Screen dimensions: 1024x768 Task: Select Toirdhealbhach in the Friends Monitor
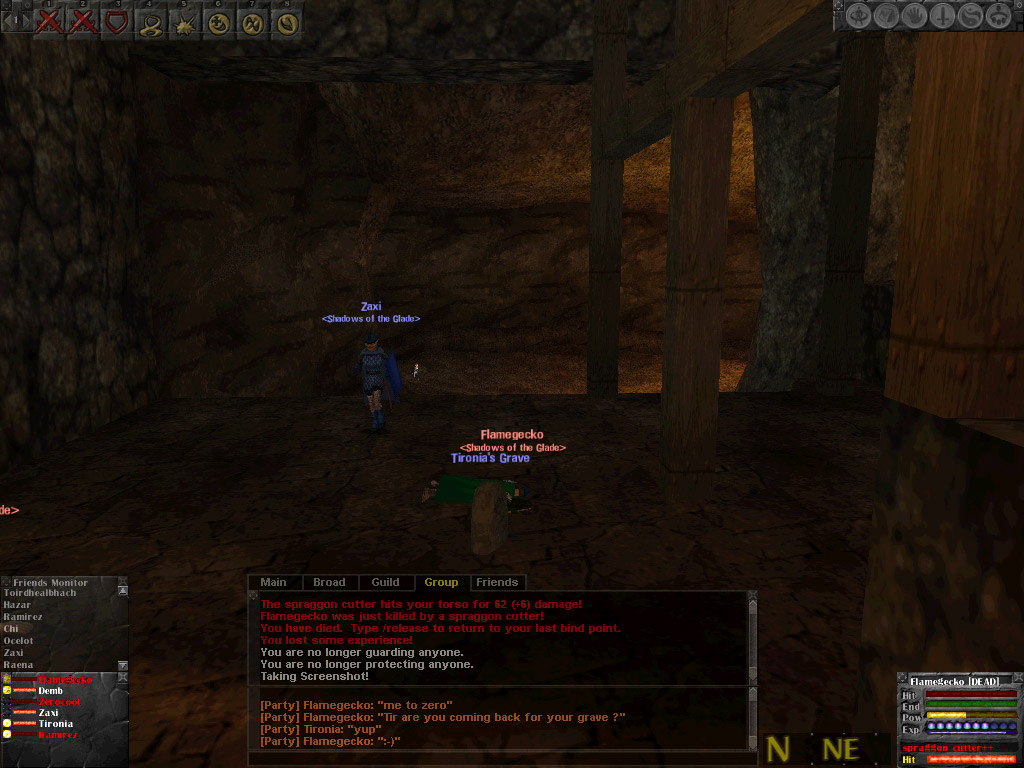pyautogui.click(x=40, y=593)
